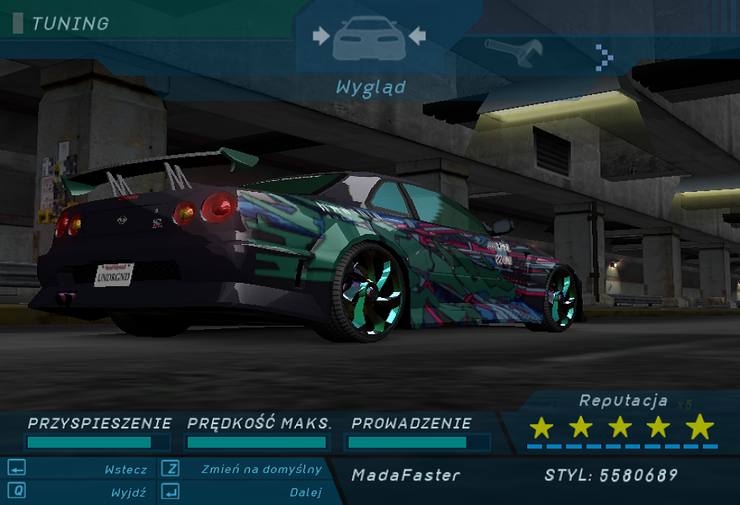The image size is (740, 505).
Task: Click the right chevron next to the wrench
Action: click(603, 56)
